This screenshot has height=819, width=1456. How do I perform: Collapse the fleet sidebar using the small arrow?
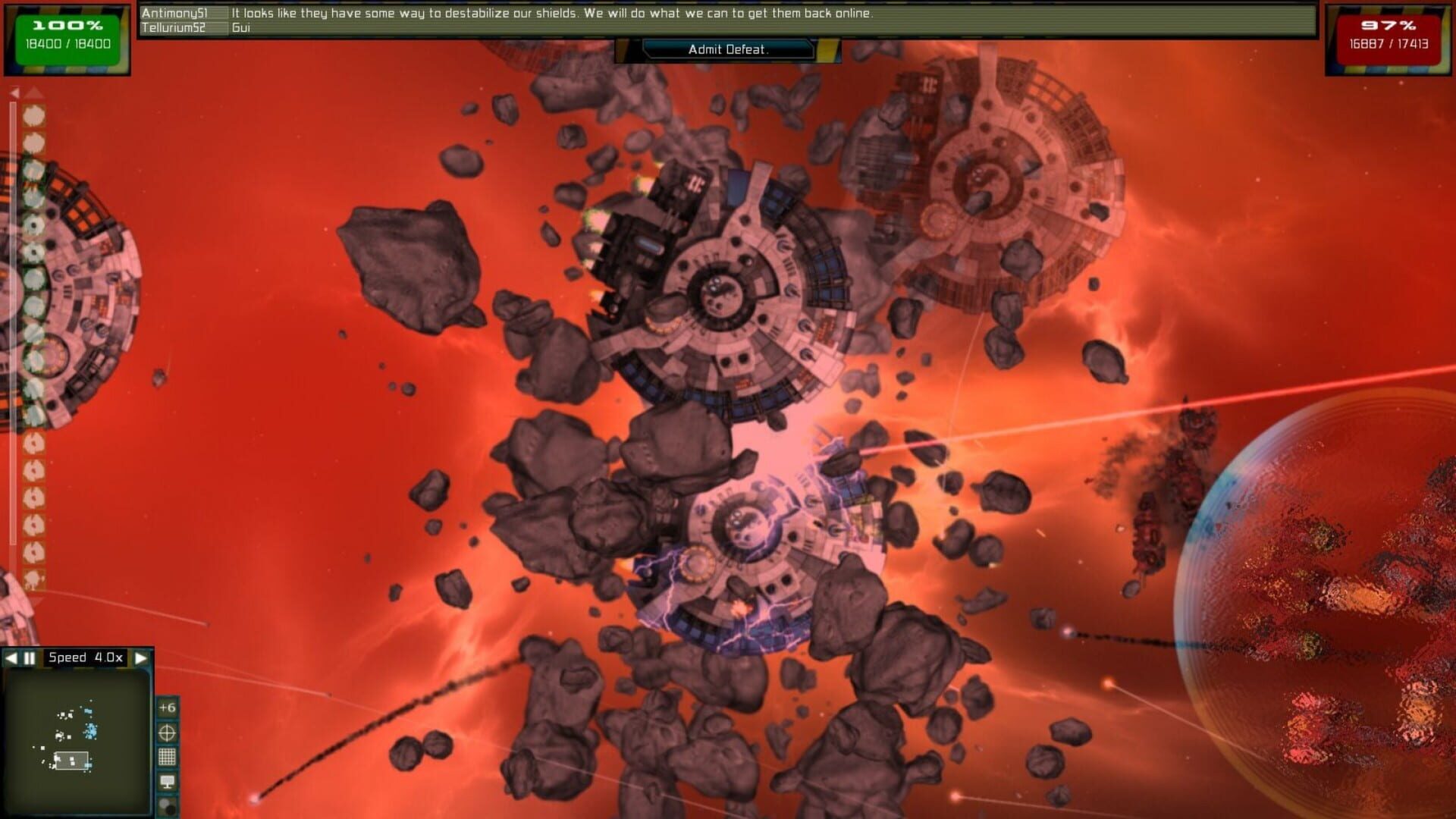click(15, 91)
